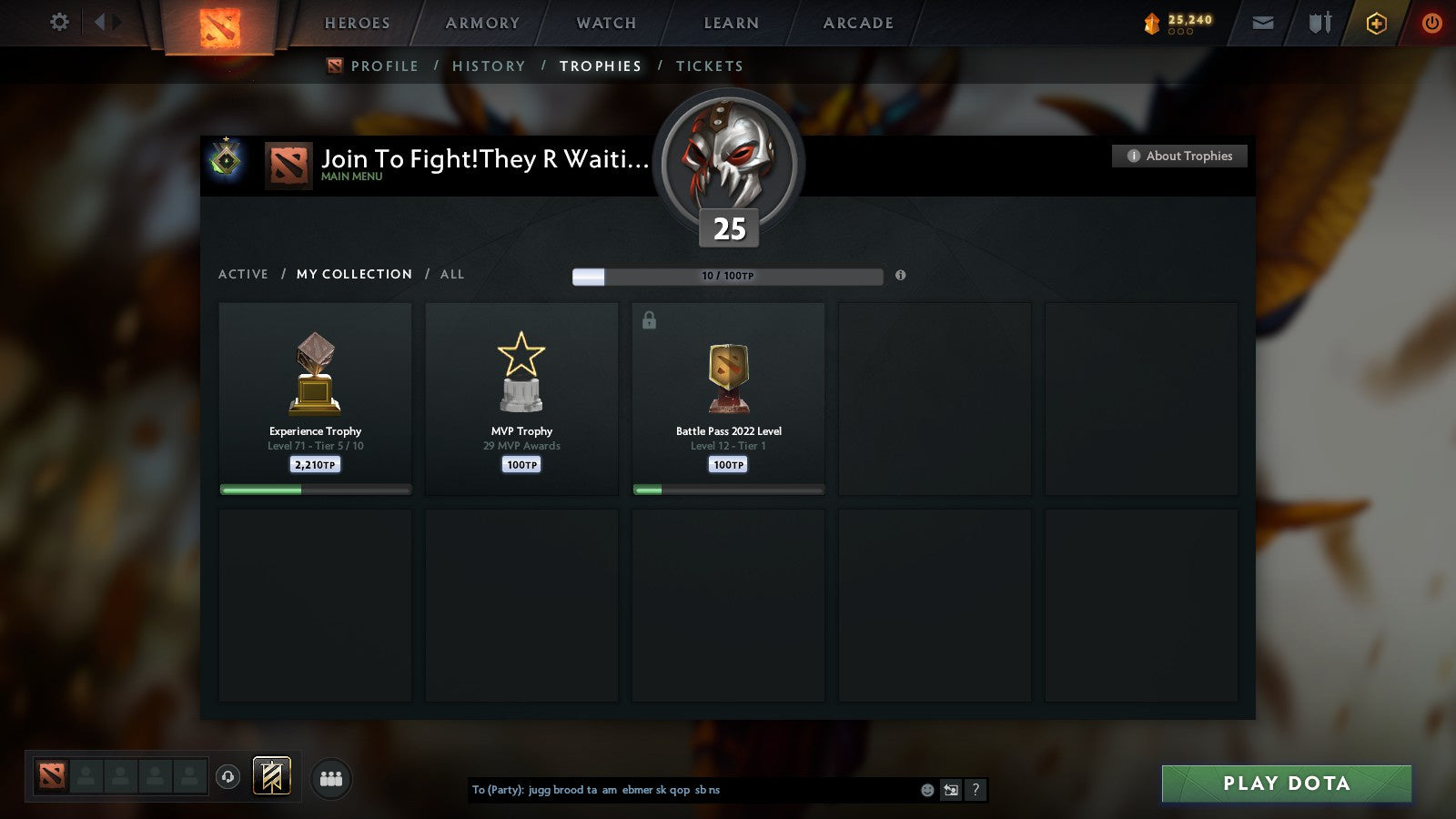This screenshot has height=819, width=1456.
Task: Check your mail inbox
Action: pyautogui.click(x=1263, y=23)
